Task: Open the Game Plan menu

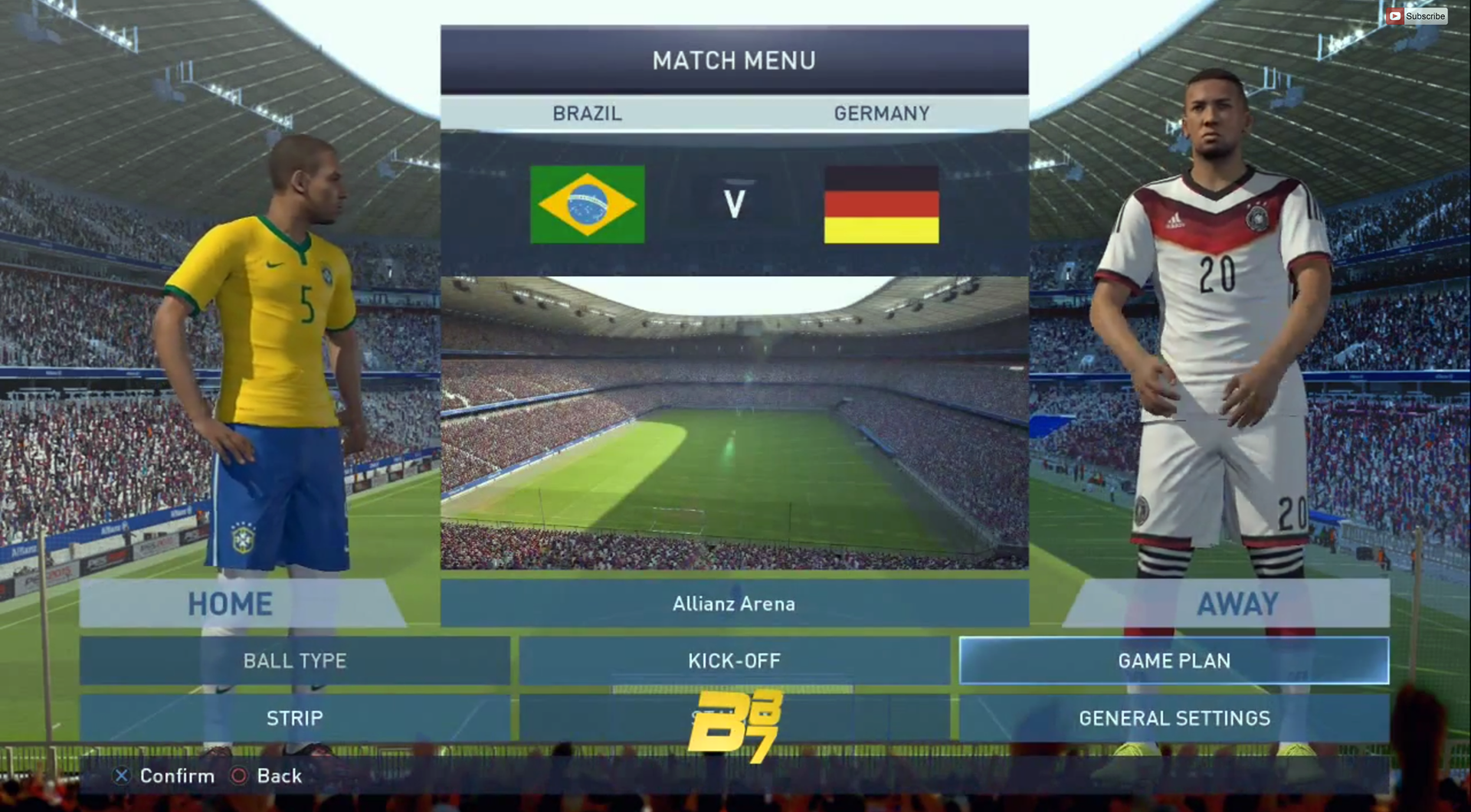Action: click(1174, 660)
